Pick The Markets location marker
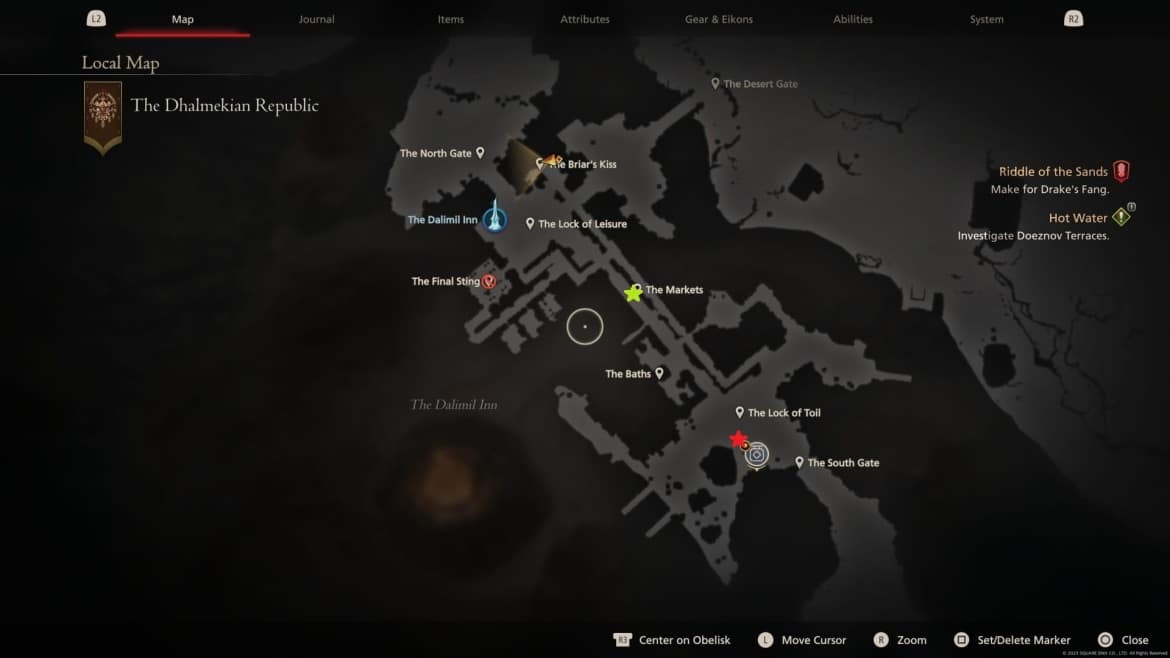This screenshot has width=1170, height=658. [635, 291]
